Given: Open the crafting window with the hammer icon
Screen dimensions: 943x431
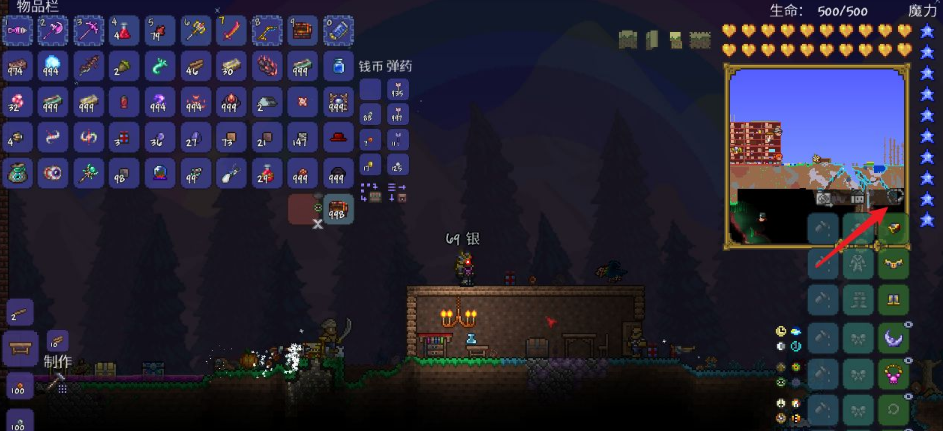Looking at the screenshot, I should tap(55, 382).
